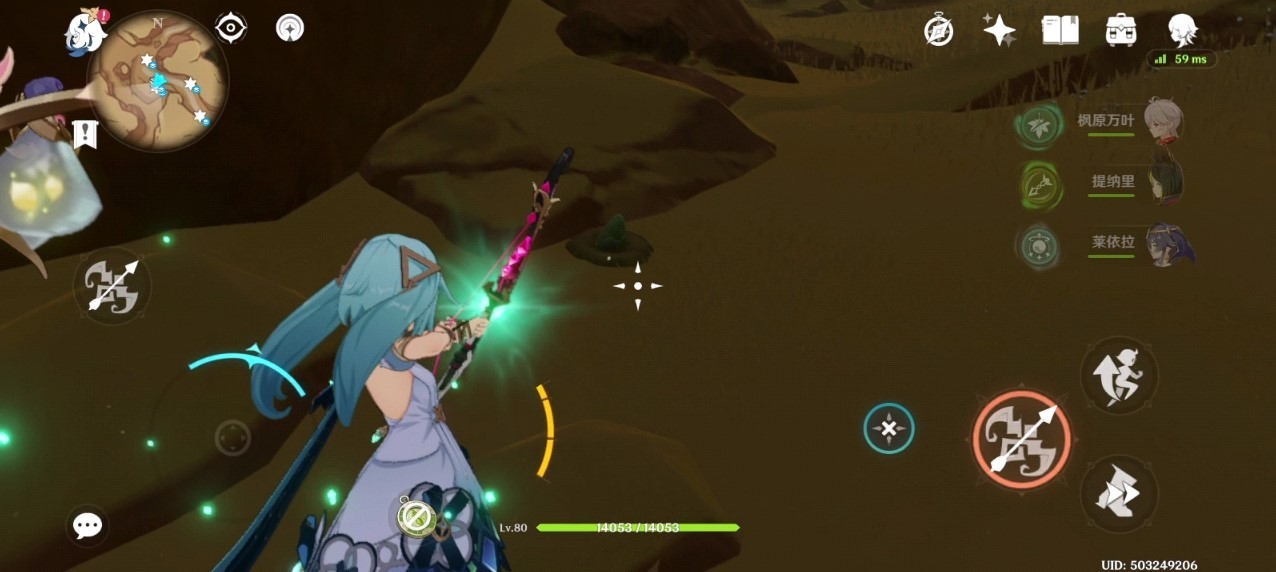The width and height of the screenshot is (1276, 572).
Task: Use the green gadget icon
Action: pos(414,516)
